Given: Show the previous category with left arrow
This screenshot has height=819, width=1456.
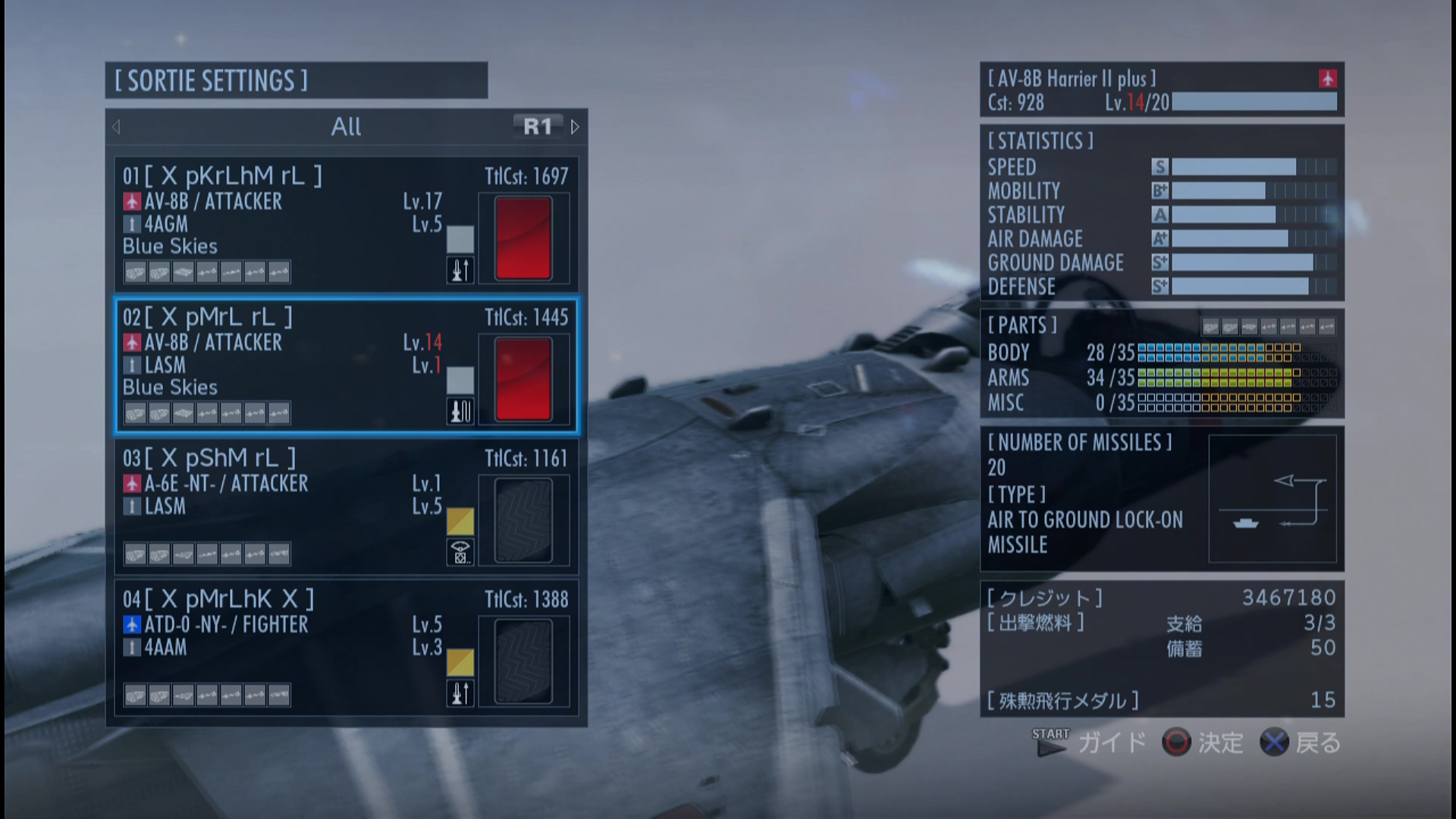Looking at the screenshot, I should (x=116, y=127).
